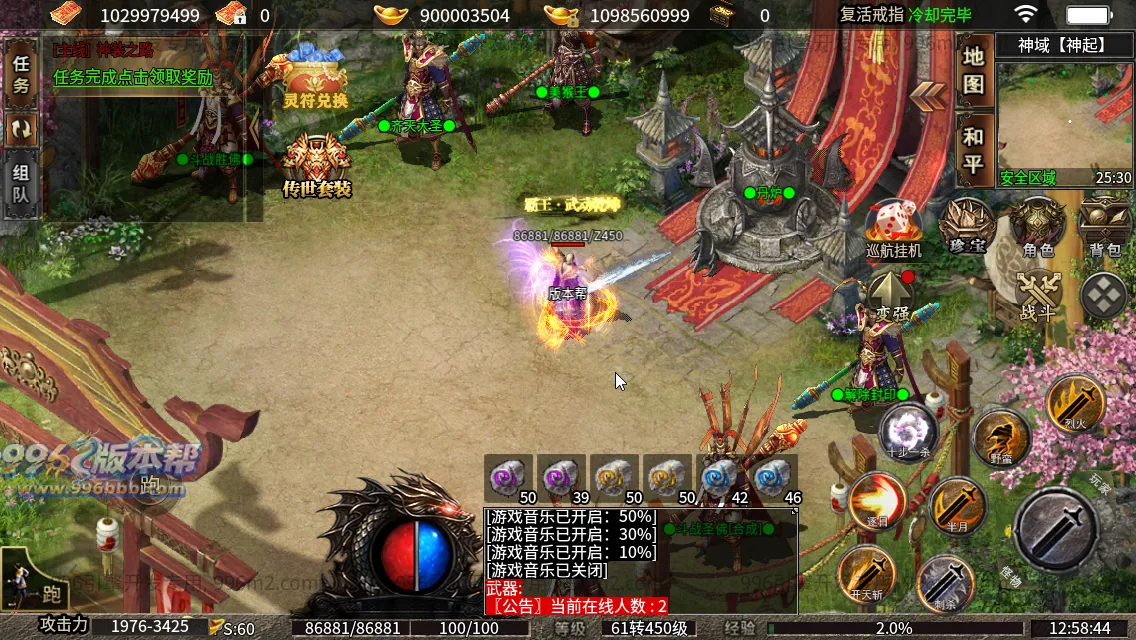Tap the large sword basic attack button
This screenshot has height=640, width=1136.
tap(1055, 530)
